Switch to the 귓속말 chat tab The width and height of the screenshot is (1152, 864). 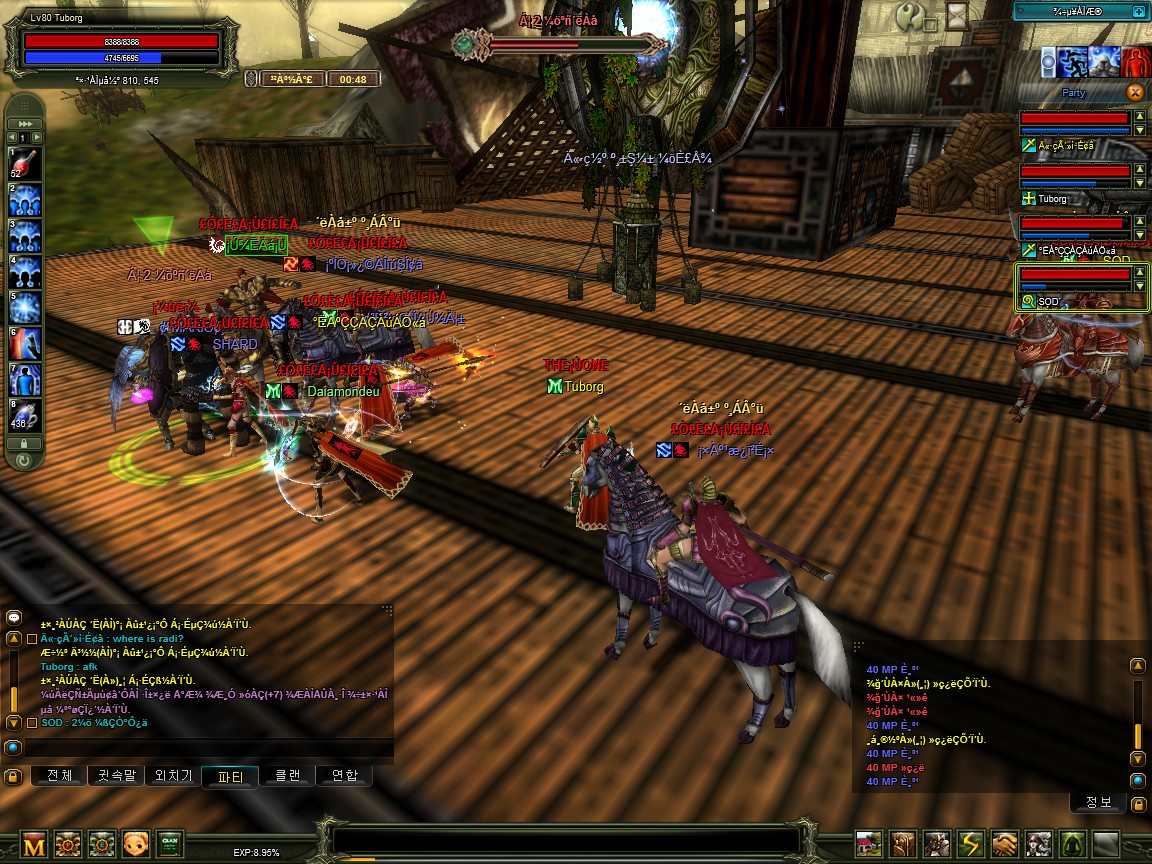coord(116,776)
